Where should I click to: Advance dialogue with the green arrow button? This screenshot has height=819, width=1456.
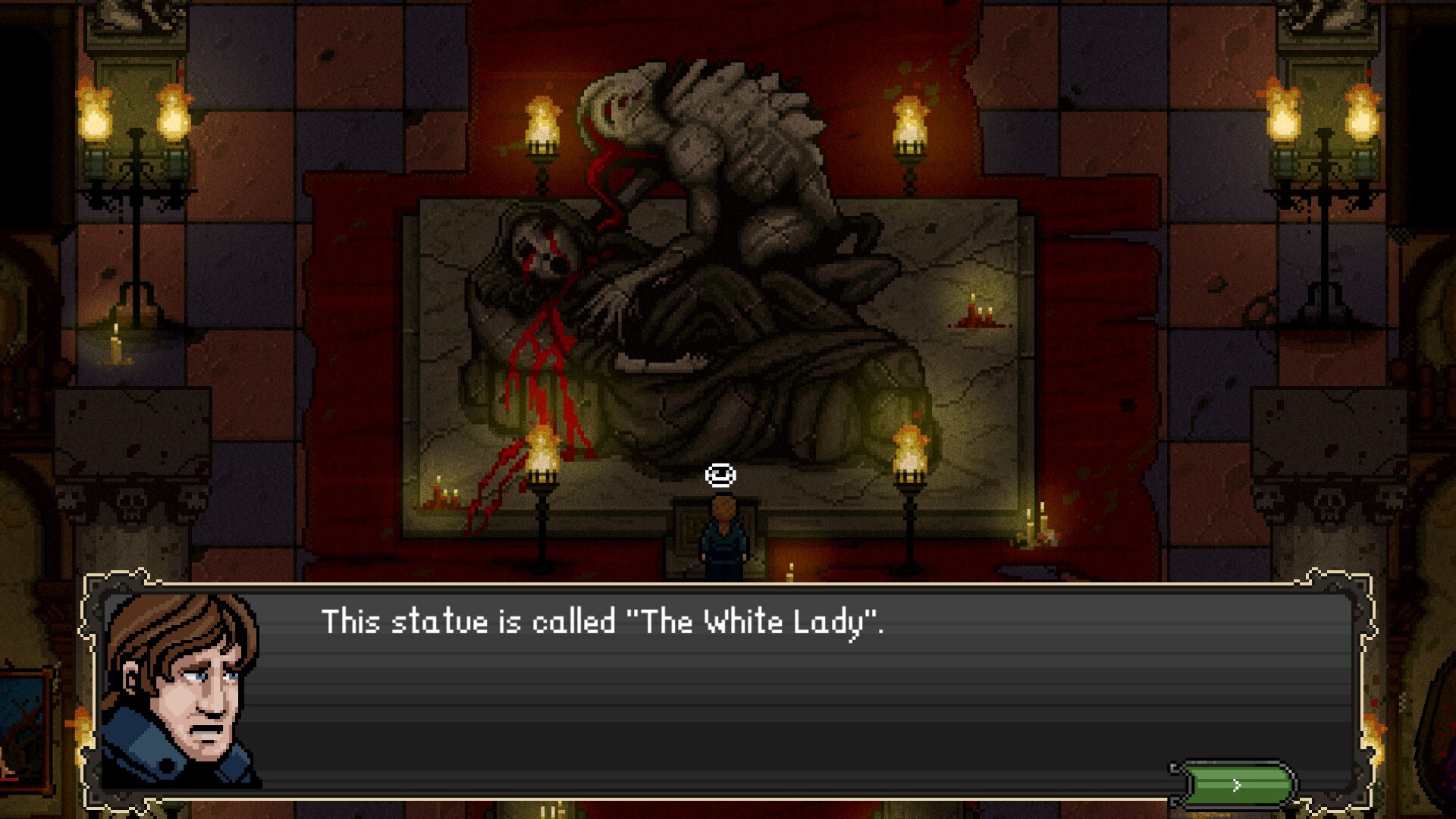1236,785
